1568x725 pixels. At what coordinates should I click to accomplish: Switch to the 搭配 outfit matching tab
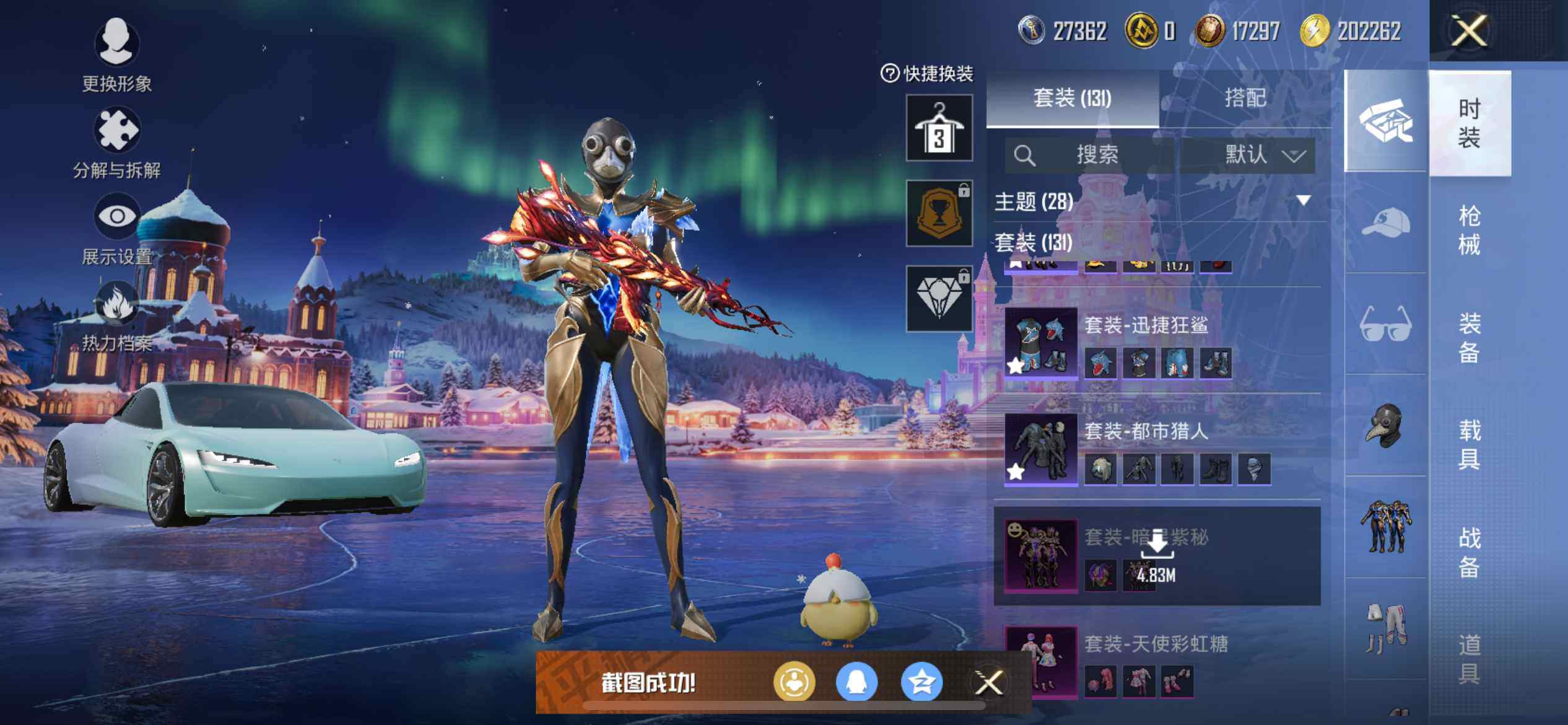click(x=1245, y=98)
